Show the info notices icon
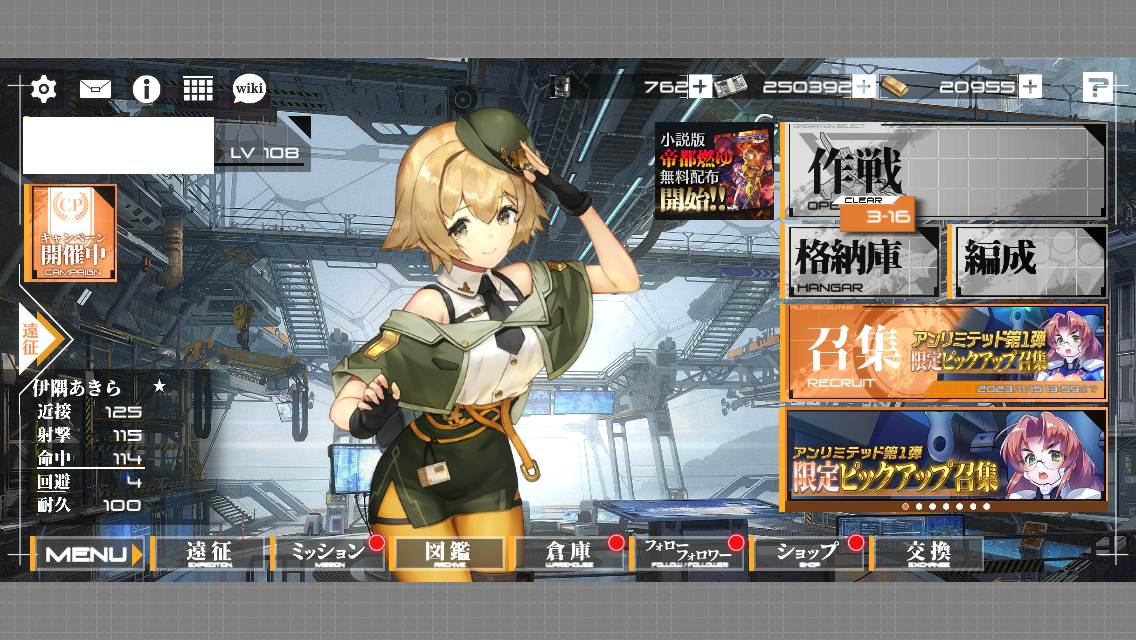1136x640 pixels. pyautogui.click(x=147, y=89)
